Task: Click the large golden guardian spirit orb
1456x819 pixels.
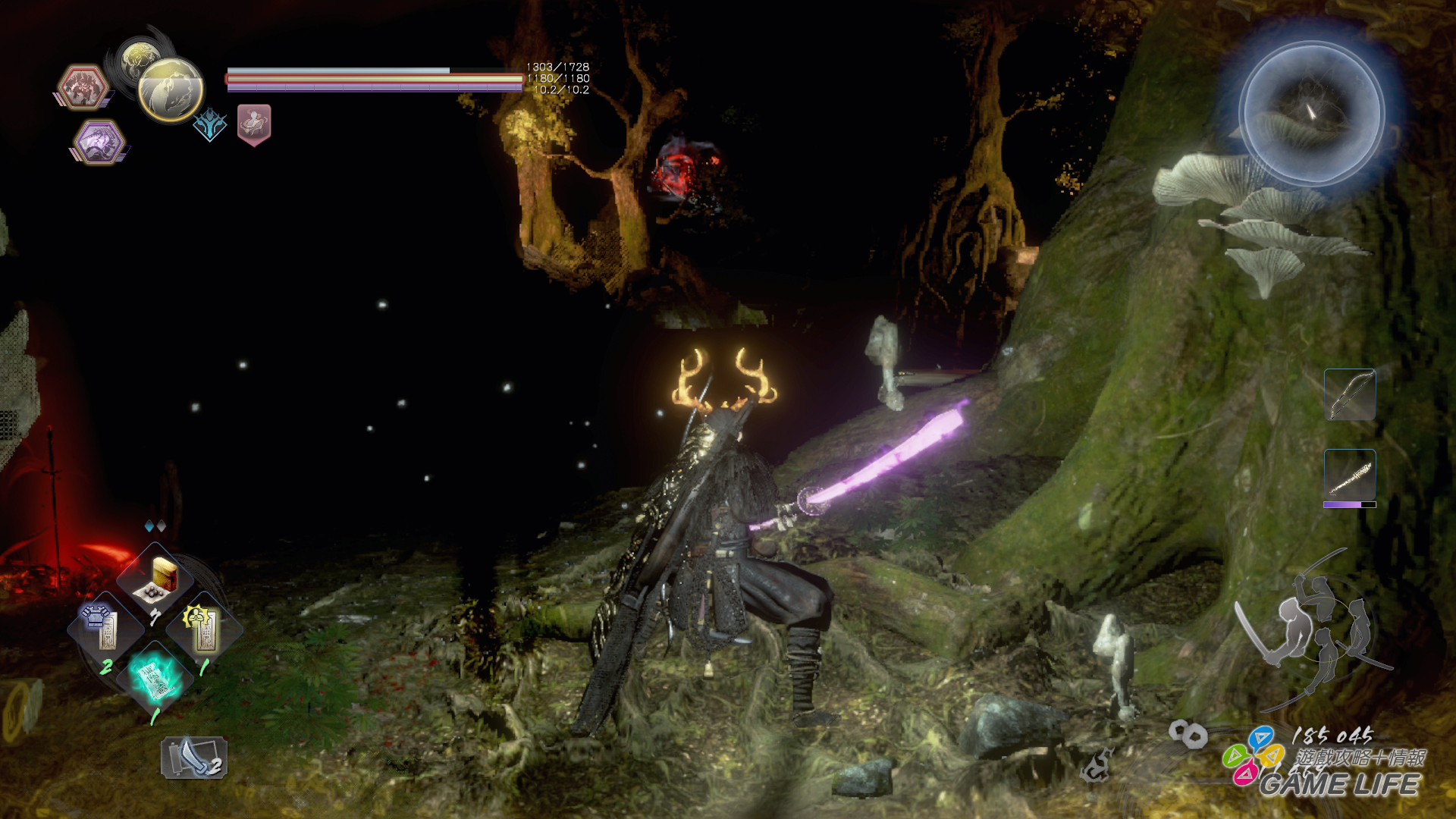Action: 171,89
